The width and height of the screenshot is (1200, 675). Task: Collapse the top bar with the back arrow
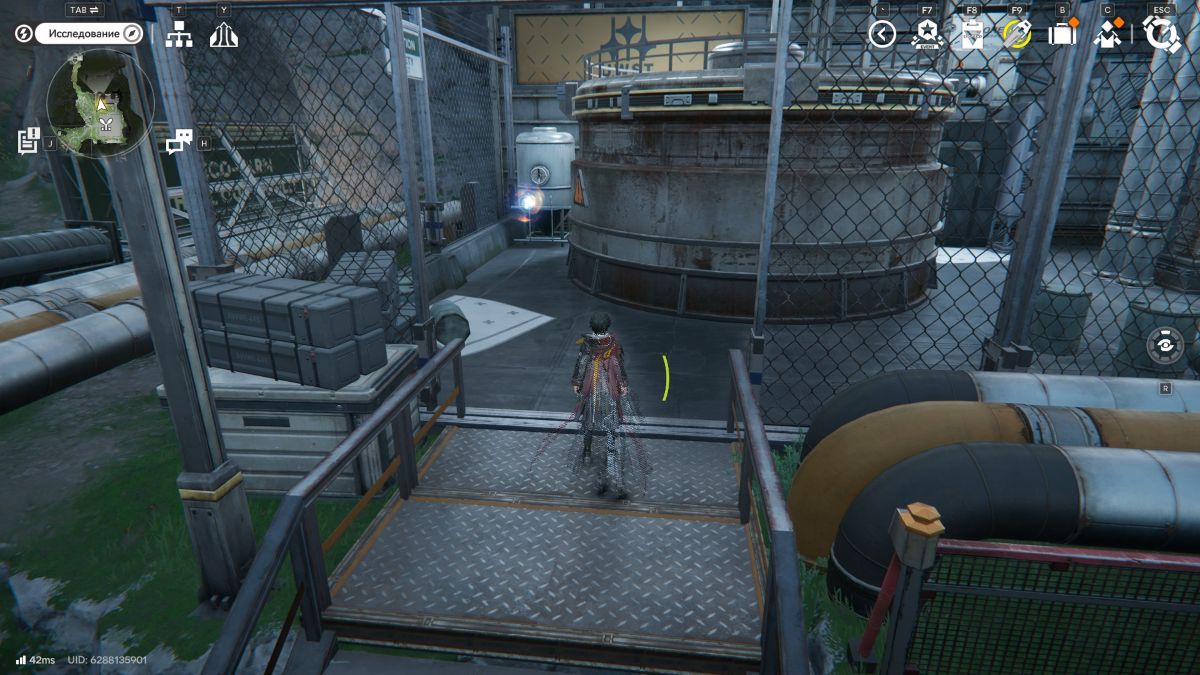tap(881, 35)
